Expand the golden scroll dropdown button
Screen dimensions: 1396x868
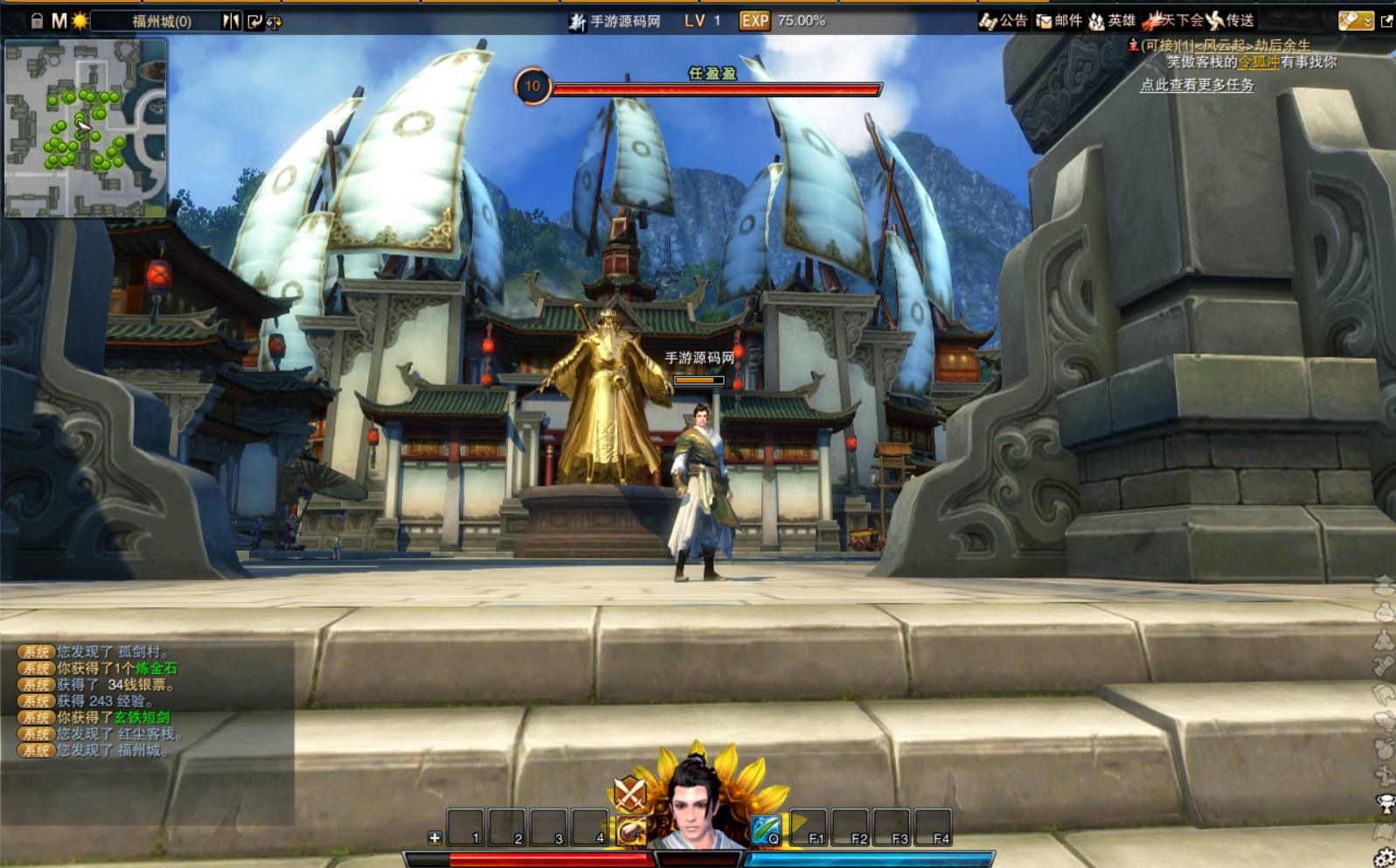(x=1356, y=21)
